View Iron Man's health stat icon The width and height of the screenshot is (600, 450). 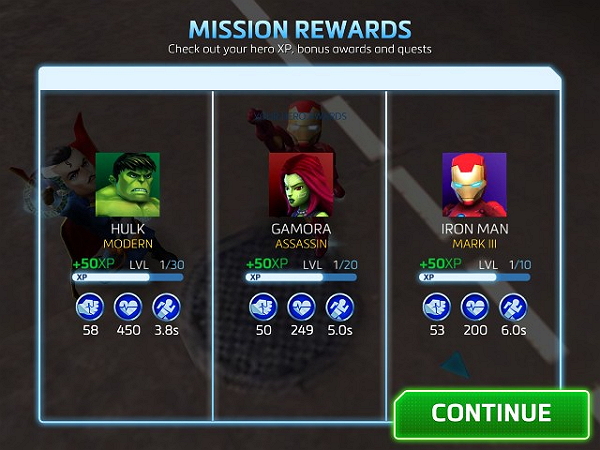click(x=475, y=306)
